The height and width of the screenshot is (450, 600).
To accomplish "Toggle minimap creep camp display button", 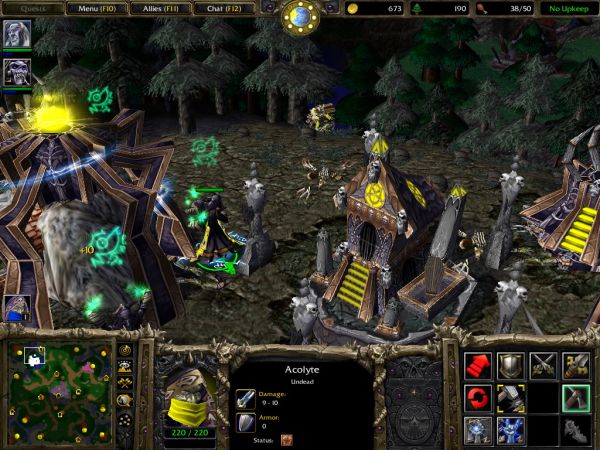I will [125, 399].
